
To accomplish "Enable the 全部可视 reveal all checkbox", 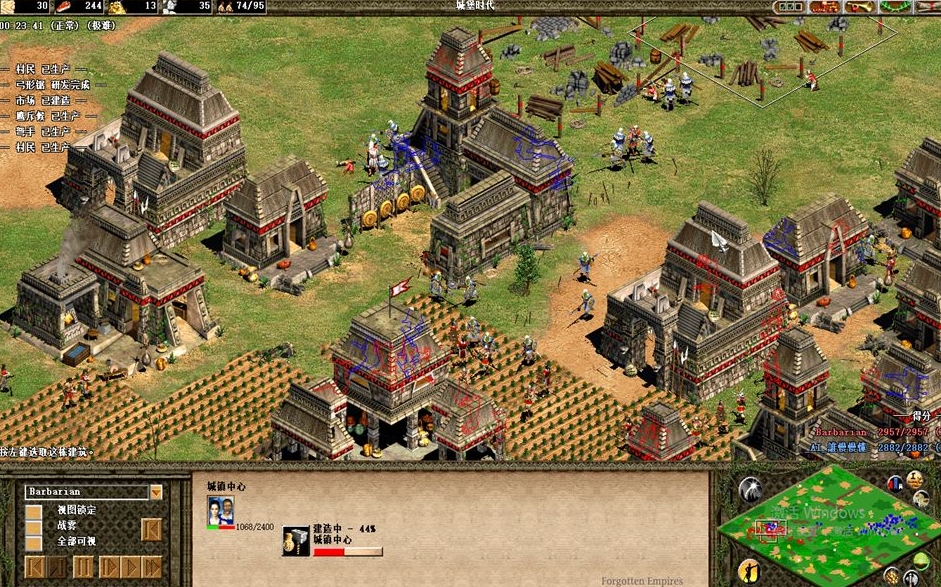I will pos(34,543).
